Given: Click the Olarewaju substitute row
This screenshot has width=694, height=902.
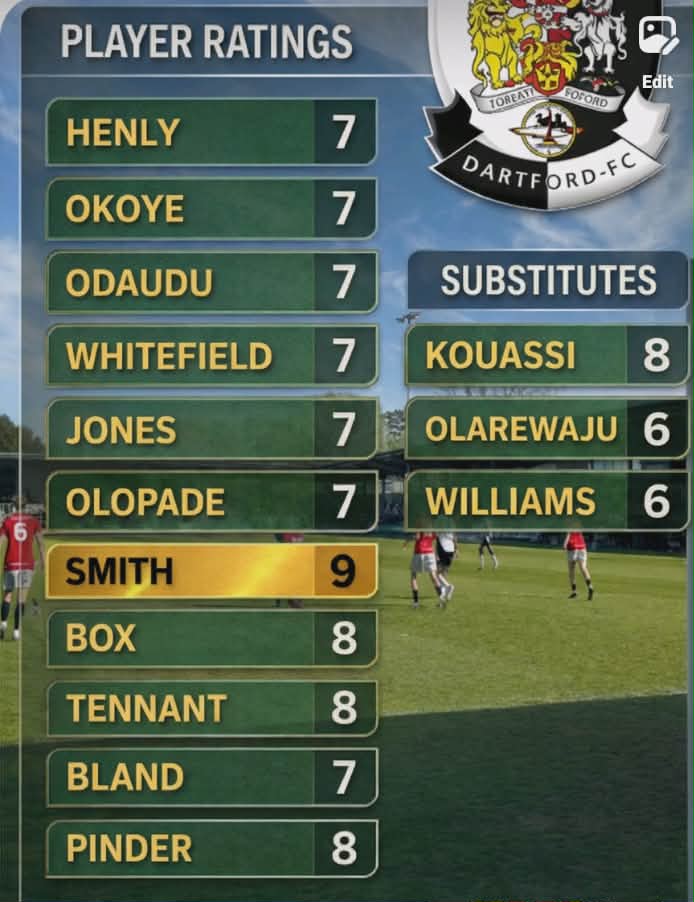Looking at the screenshot, I should [547, 429].
